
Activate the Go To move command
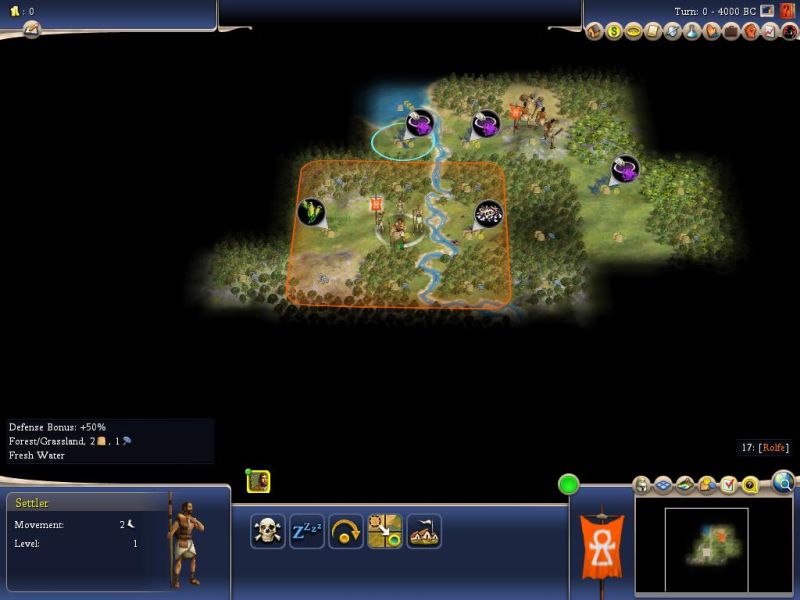tap(385, 531)
